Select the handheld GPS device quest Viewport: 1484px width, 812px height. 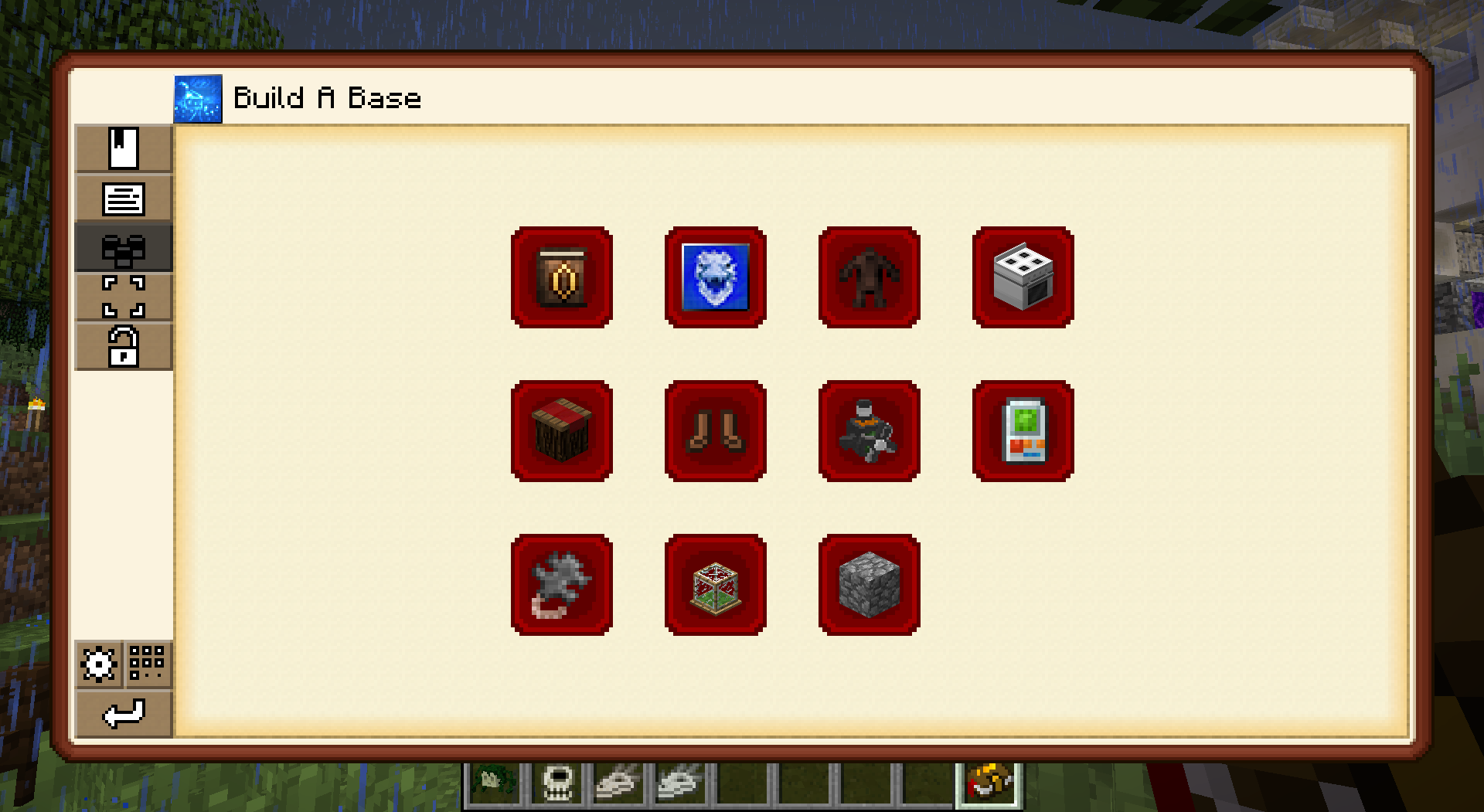click(1023, 431)
